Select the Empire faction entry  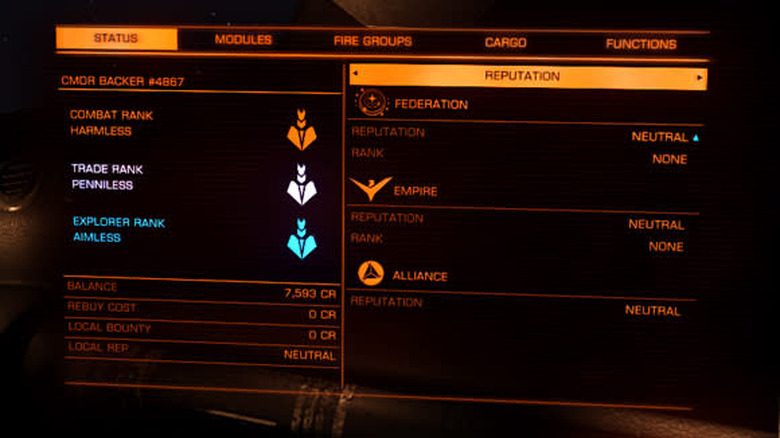click(415, 190)
